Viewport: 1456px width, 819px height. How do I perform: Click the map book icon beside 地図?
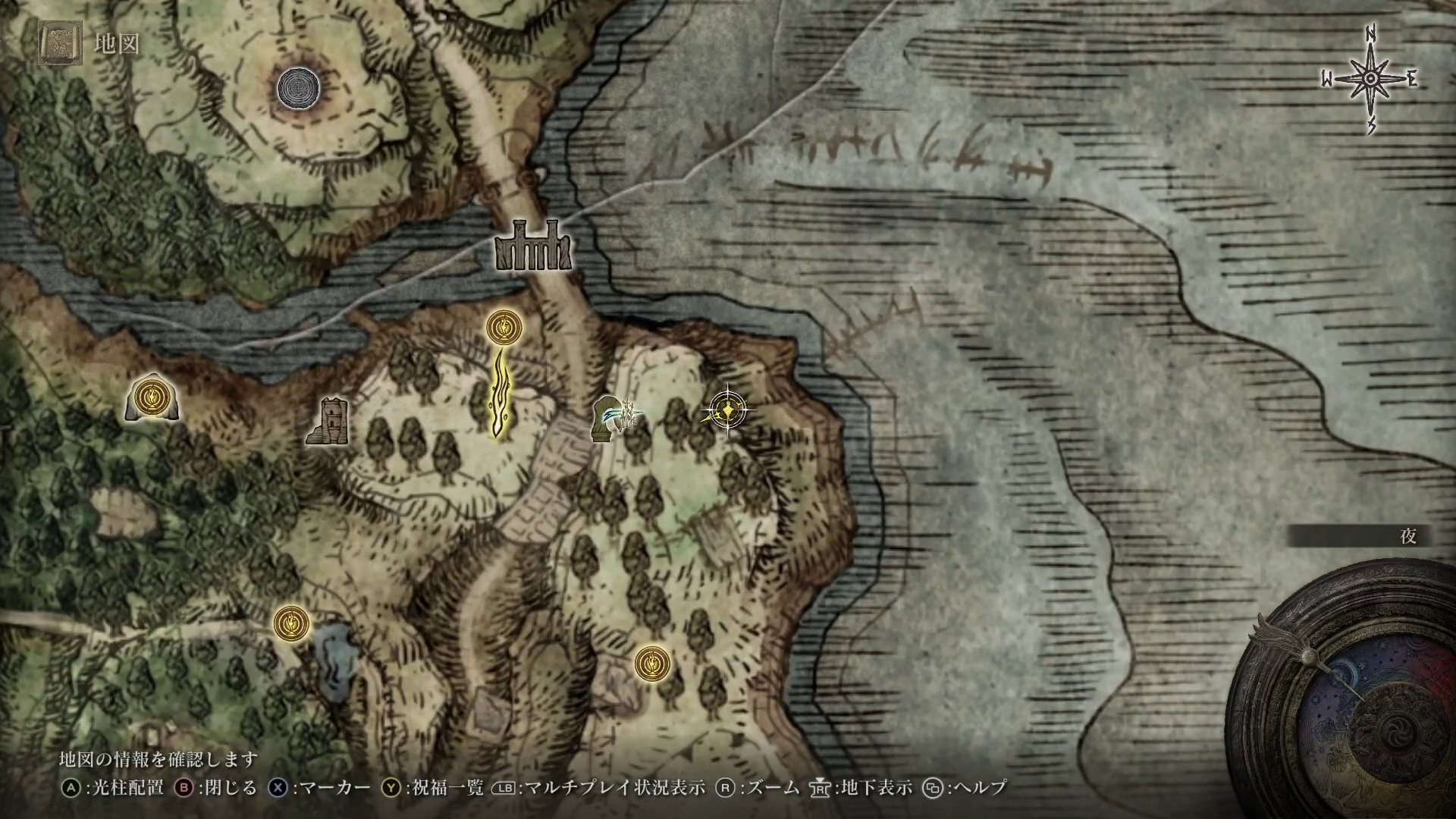58,43
